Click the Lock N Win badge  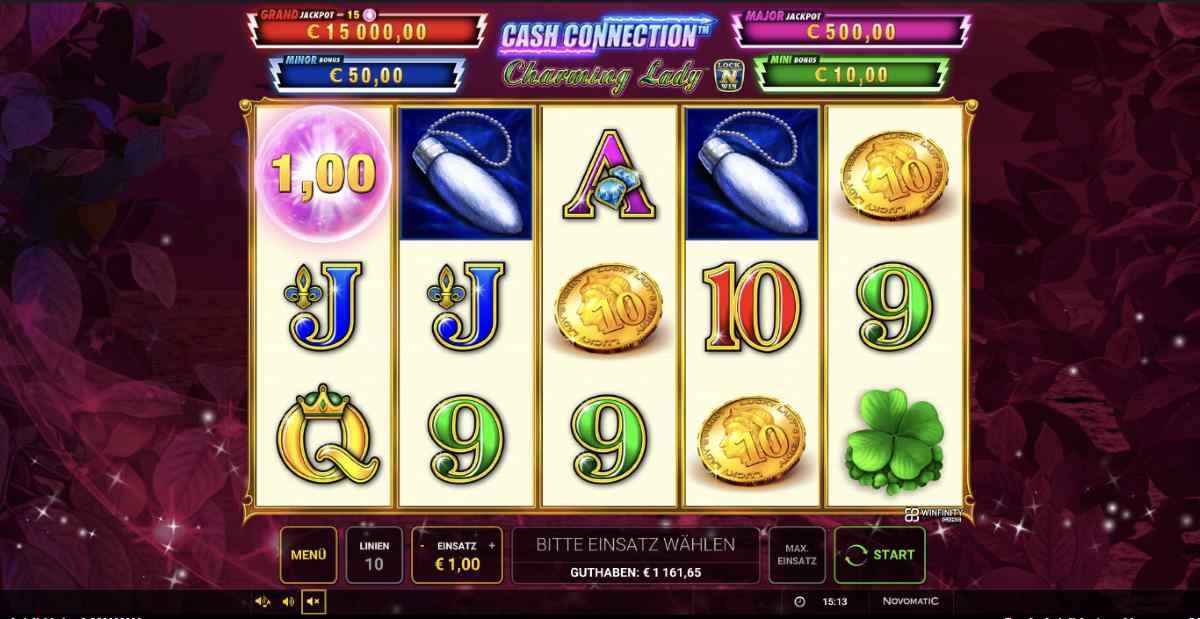728,77
